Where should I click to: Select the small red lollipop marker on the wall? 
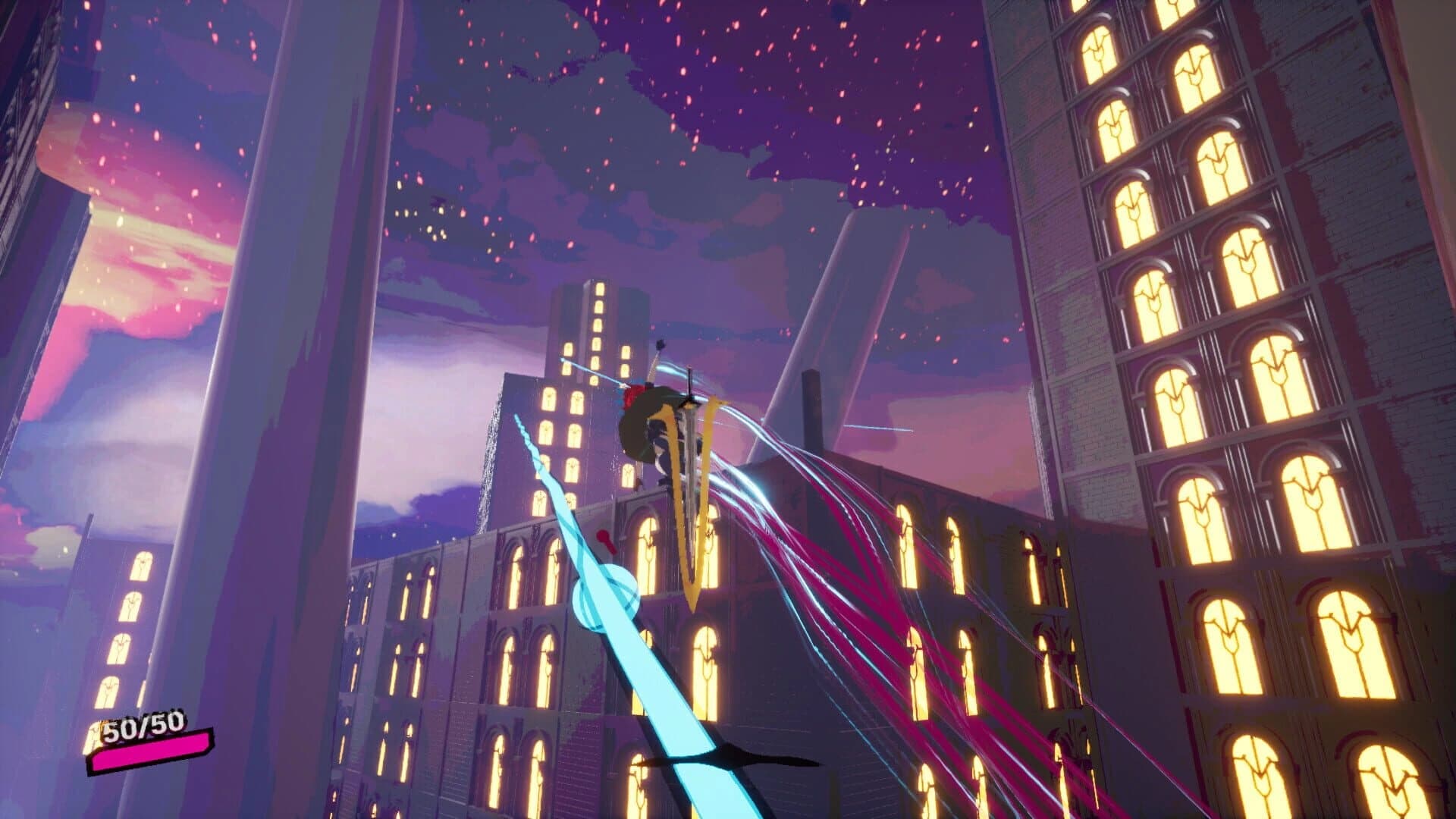point(601,540)
